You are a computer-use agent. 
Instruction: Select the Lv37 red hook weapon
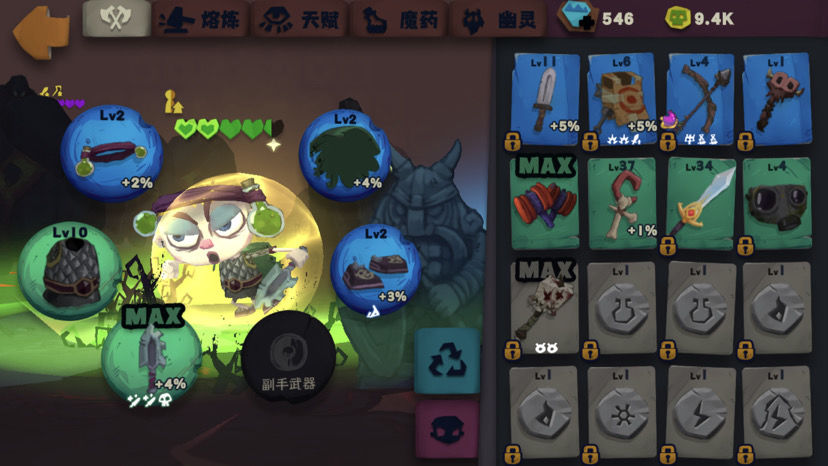pos(623,201)
